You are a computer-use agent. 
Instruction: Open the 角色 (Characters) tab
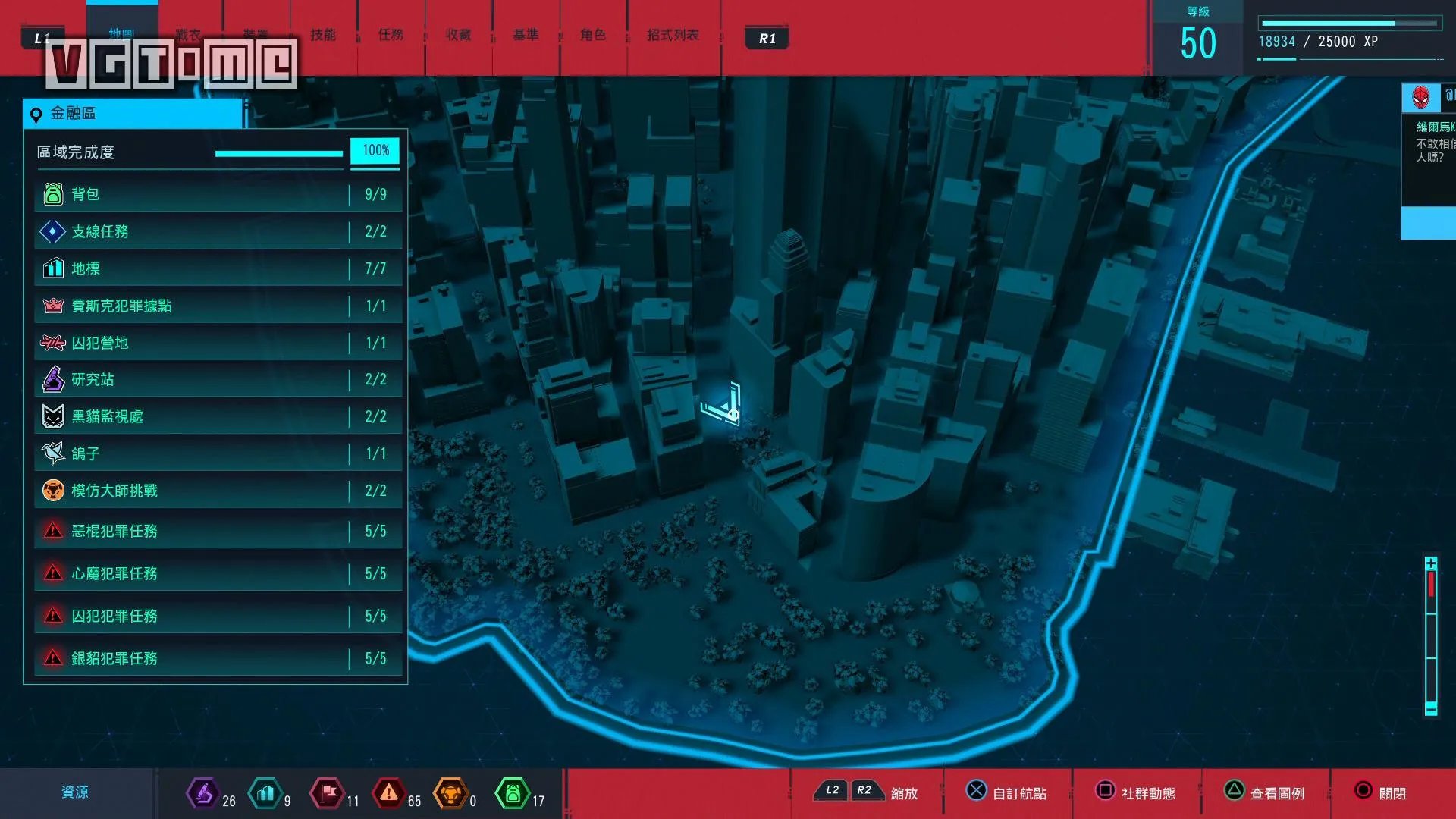593,35
